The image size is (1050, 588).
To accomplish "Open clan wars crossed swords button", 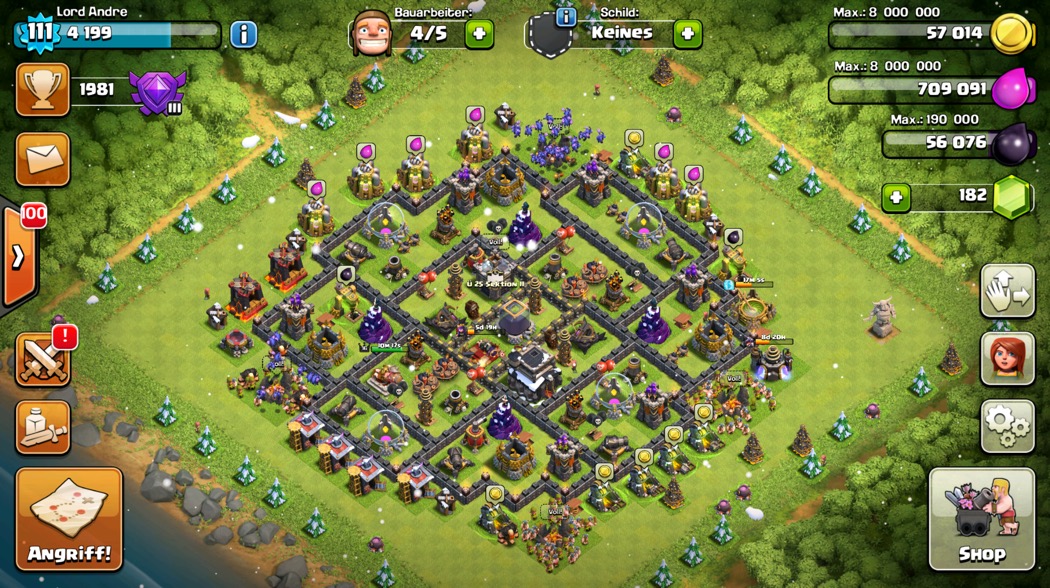I will click(x=43, y=360).
